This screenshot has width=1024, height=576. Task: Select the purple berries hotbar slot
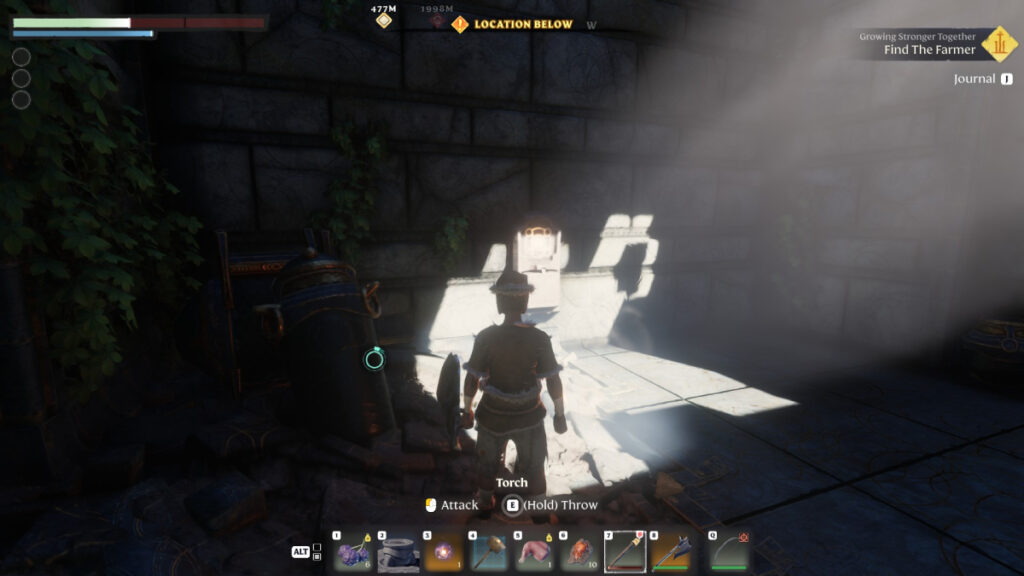351,552
